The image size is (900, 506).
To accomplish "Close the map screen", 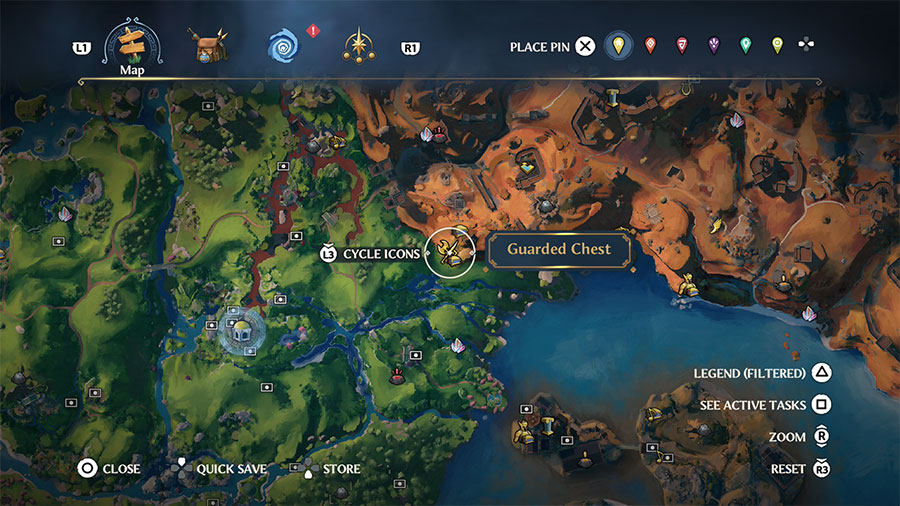I will [87, 468].
